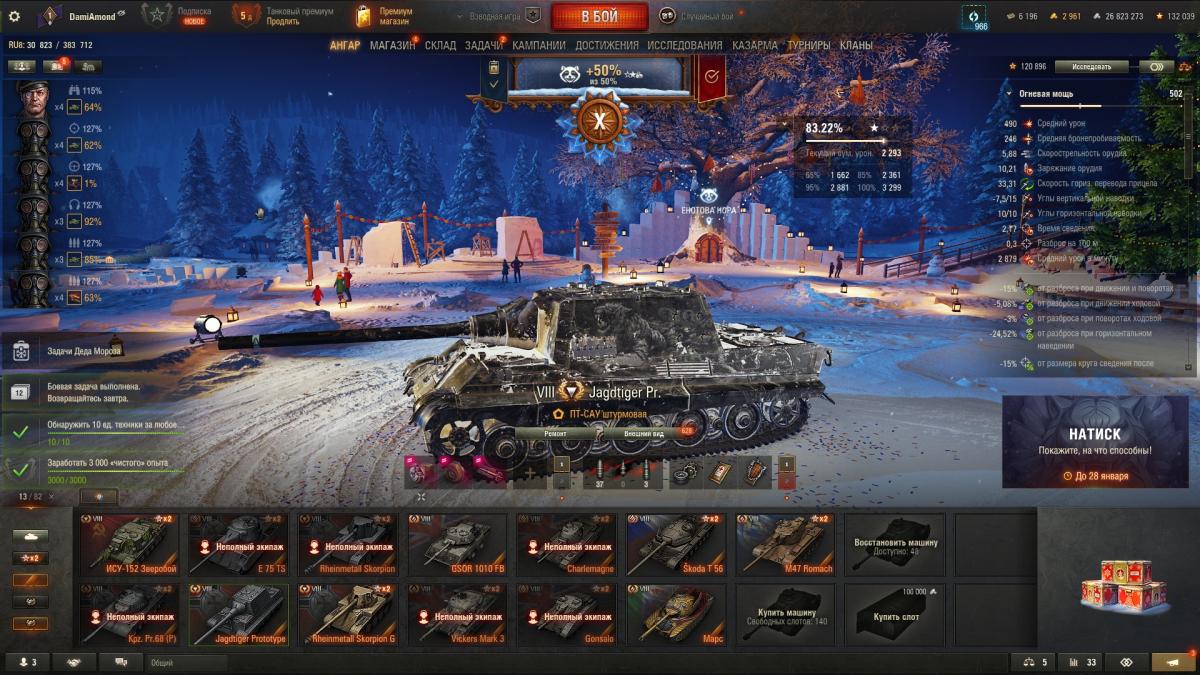The height and width of the screenshot is (675, 1200).
Task: Click the Ремонт button under the tank
Action: [556, 434]
